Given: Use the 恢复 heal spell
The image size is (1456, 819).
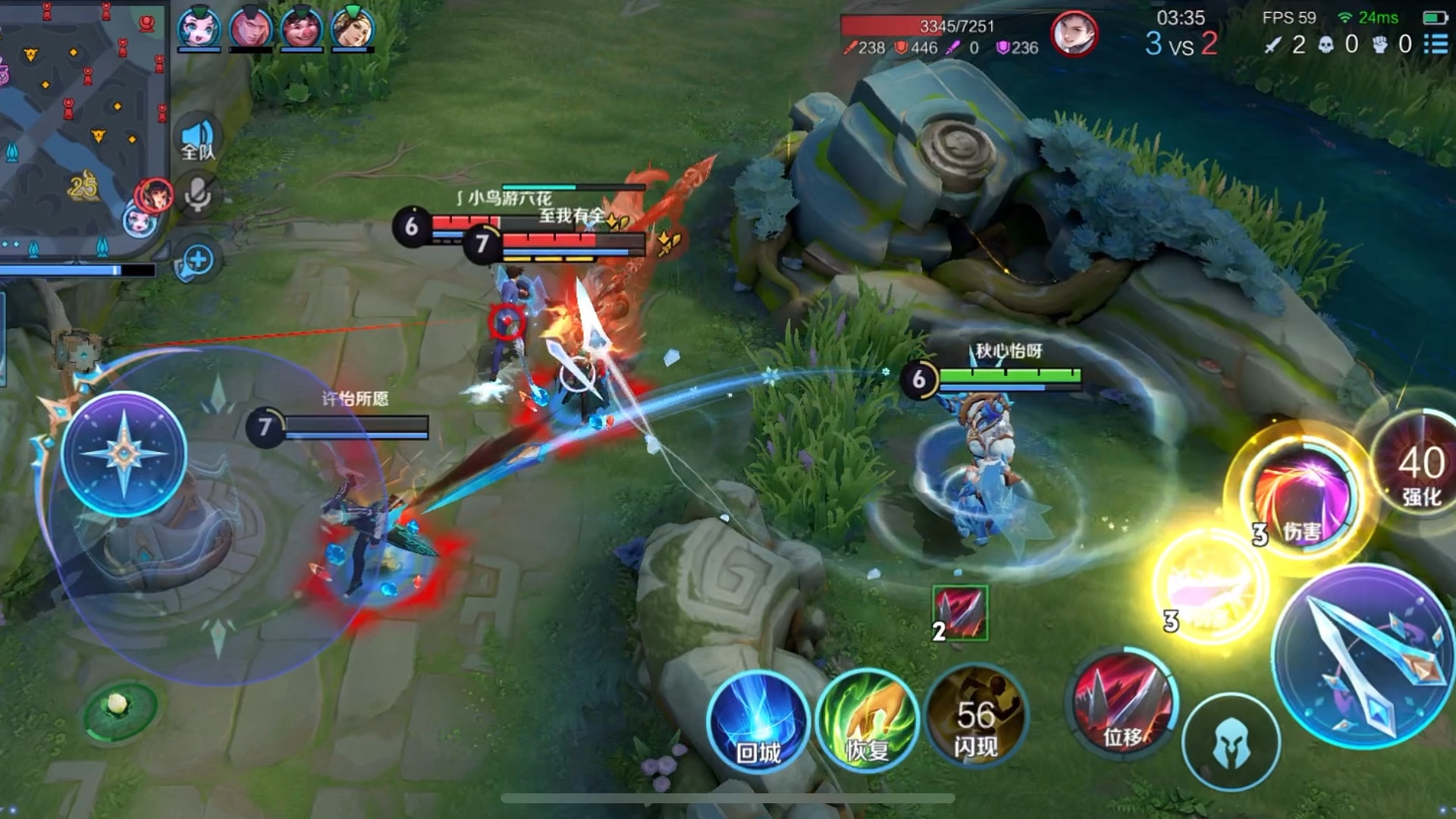Looking at the screenshot, I should [867, 721].
